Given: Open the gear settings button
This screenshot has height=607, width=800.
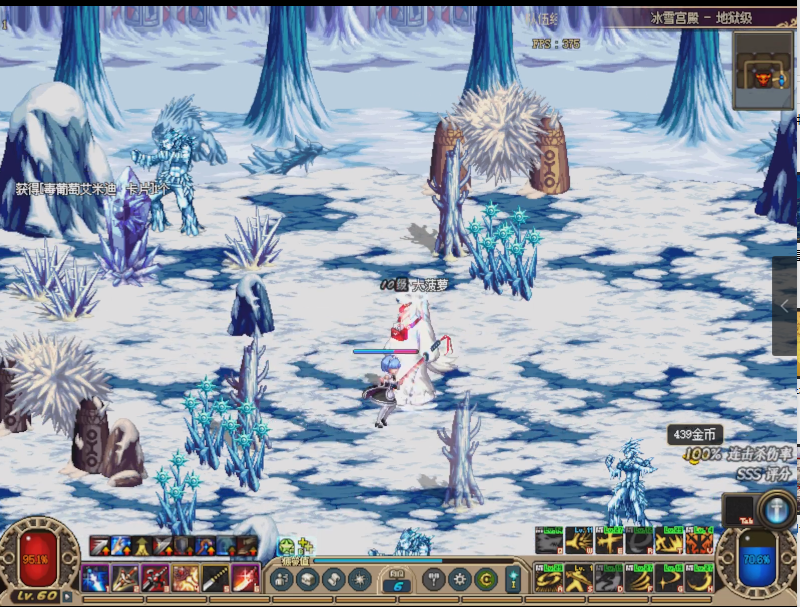Looking at the screenshot, I should 460,578.
